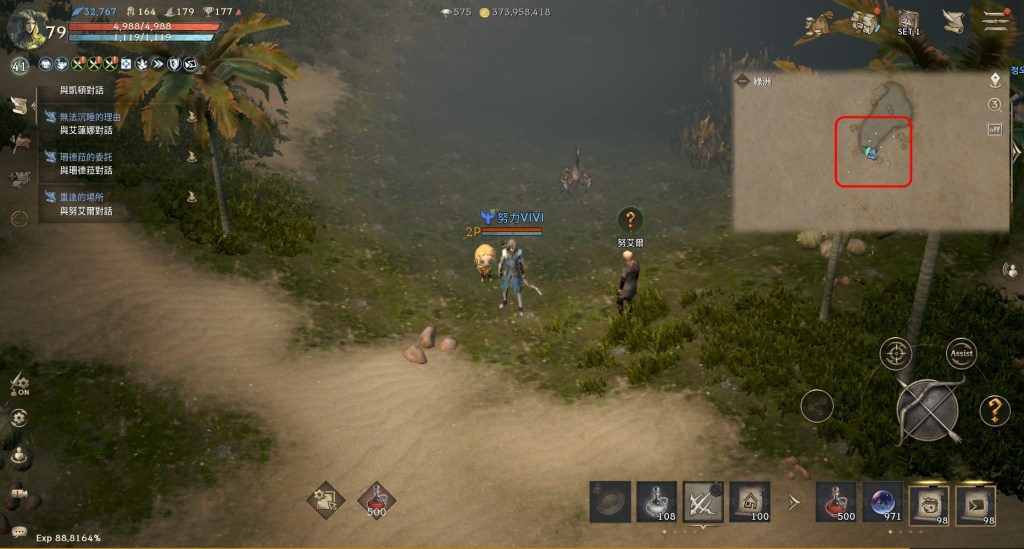The height and width of the screenshot is (549, 1024).
Task: Open the hamburger main menu
Action: pos(994,22)
